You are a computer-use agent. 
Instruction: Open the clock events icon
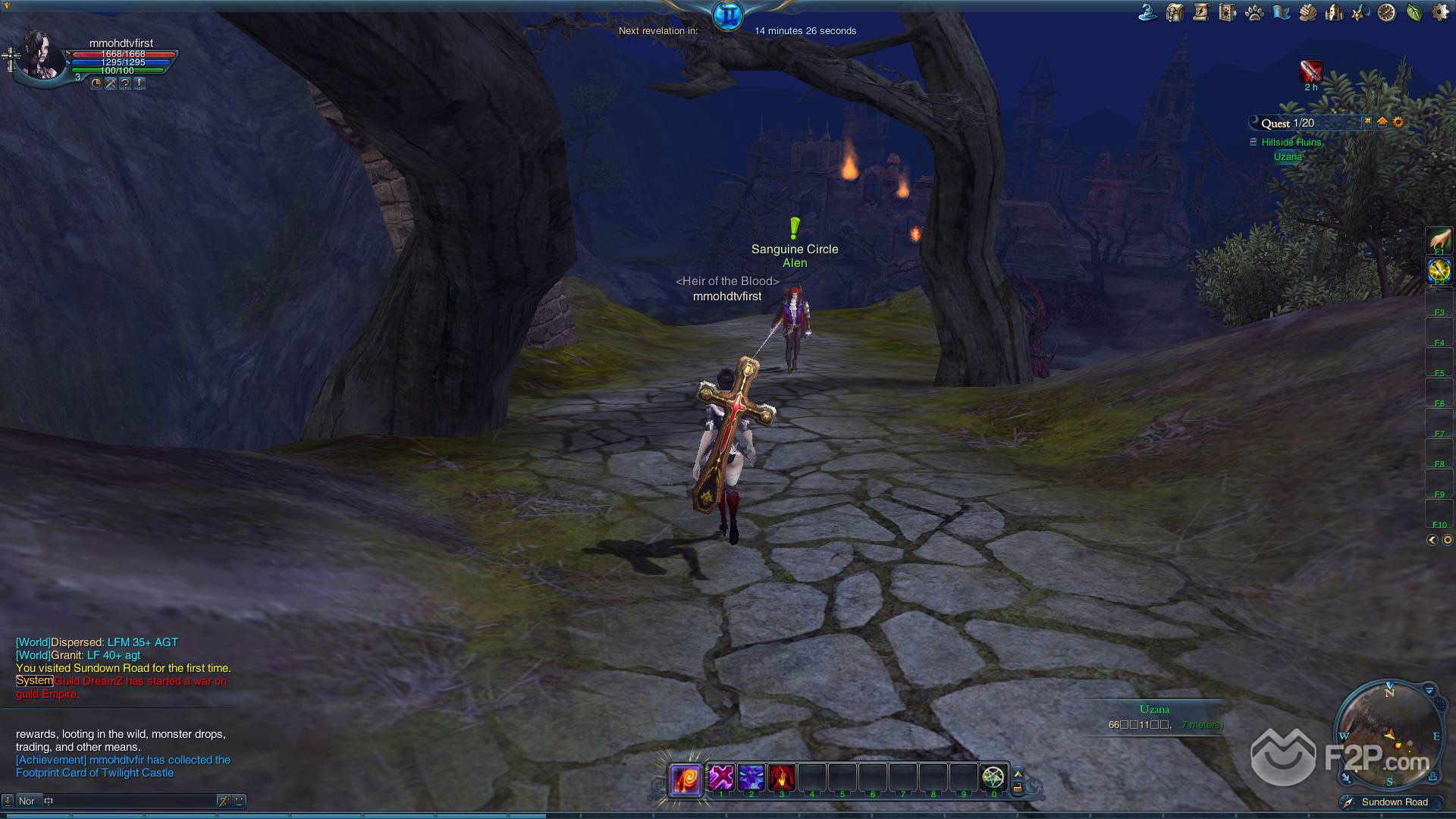(x=1386, y=12)
